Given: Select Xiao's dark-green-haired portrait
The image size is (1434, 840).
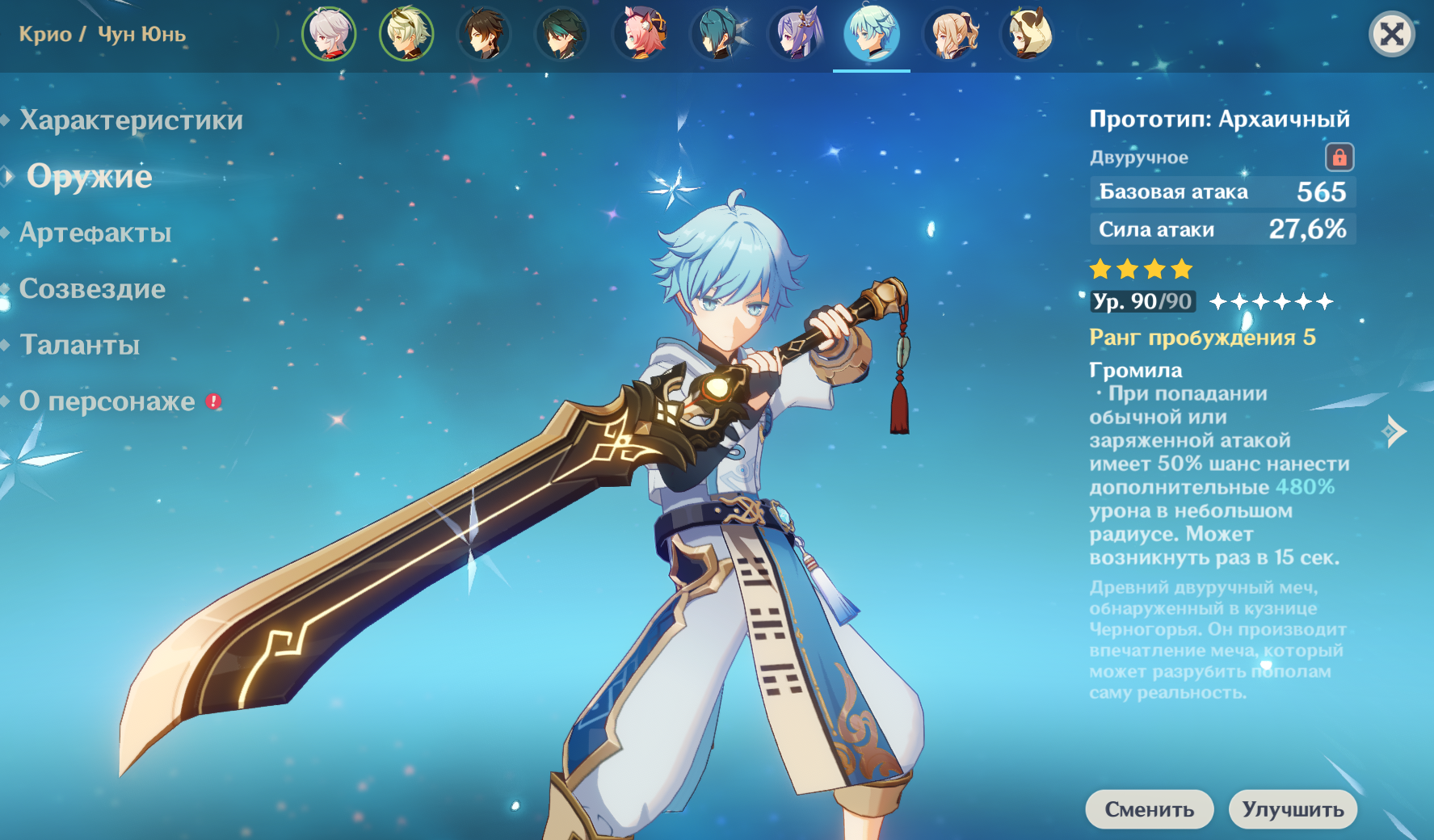Looking at the screenshot, I should click(561, 35).
